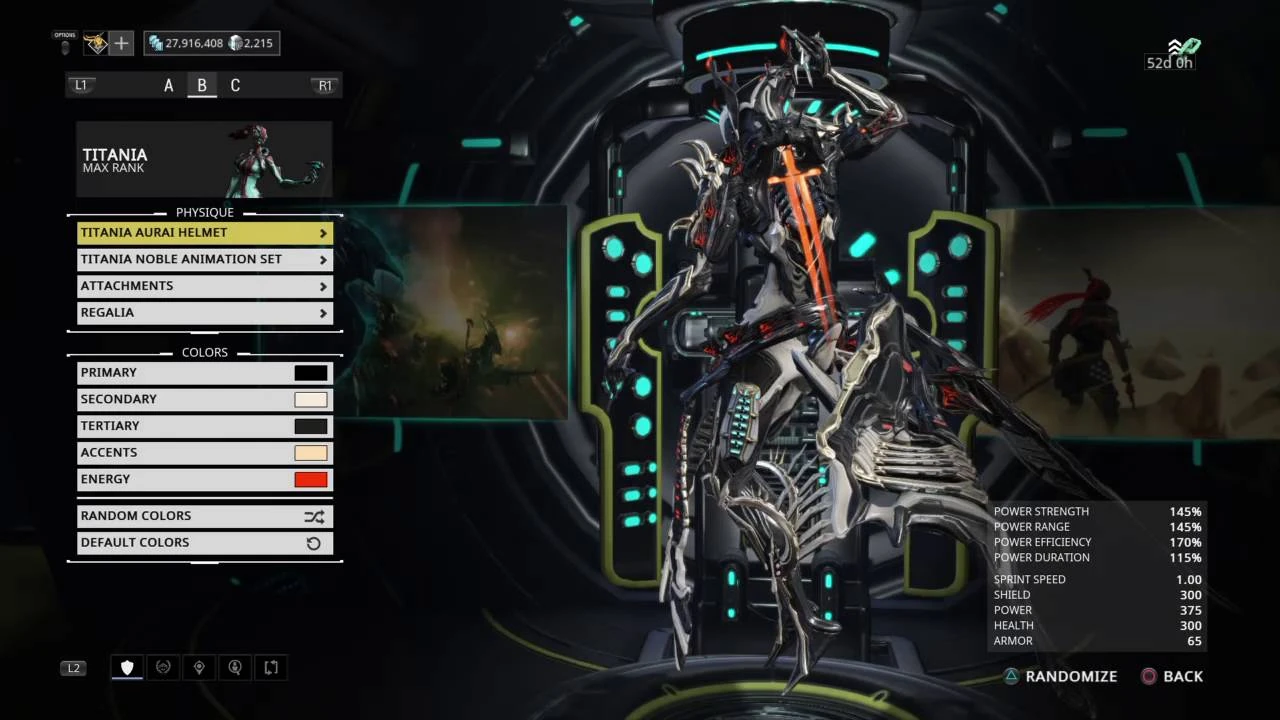Open the Attachments submenu
Image resolution: width=1280 pixels, height=720 pixels.
click(204, 285)
